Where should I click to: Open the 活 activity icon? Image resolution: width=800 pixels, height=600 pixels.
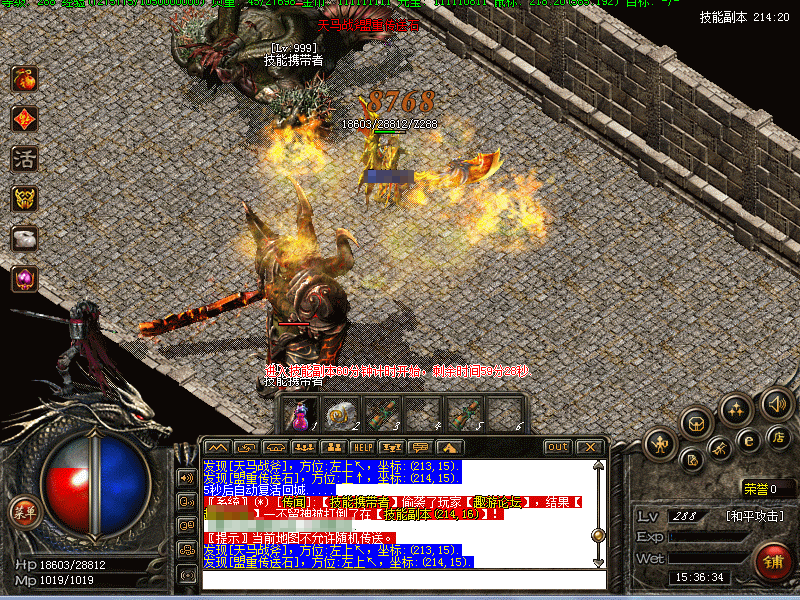(24, 158)
